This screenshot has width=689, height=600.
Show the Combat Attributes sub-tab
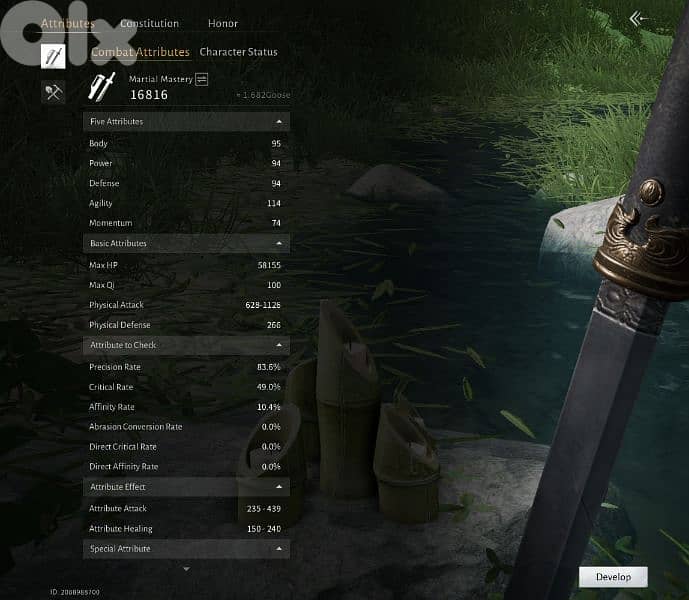pos(140,52)
